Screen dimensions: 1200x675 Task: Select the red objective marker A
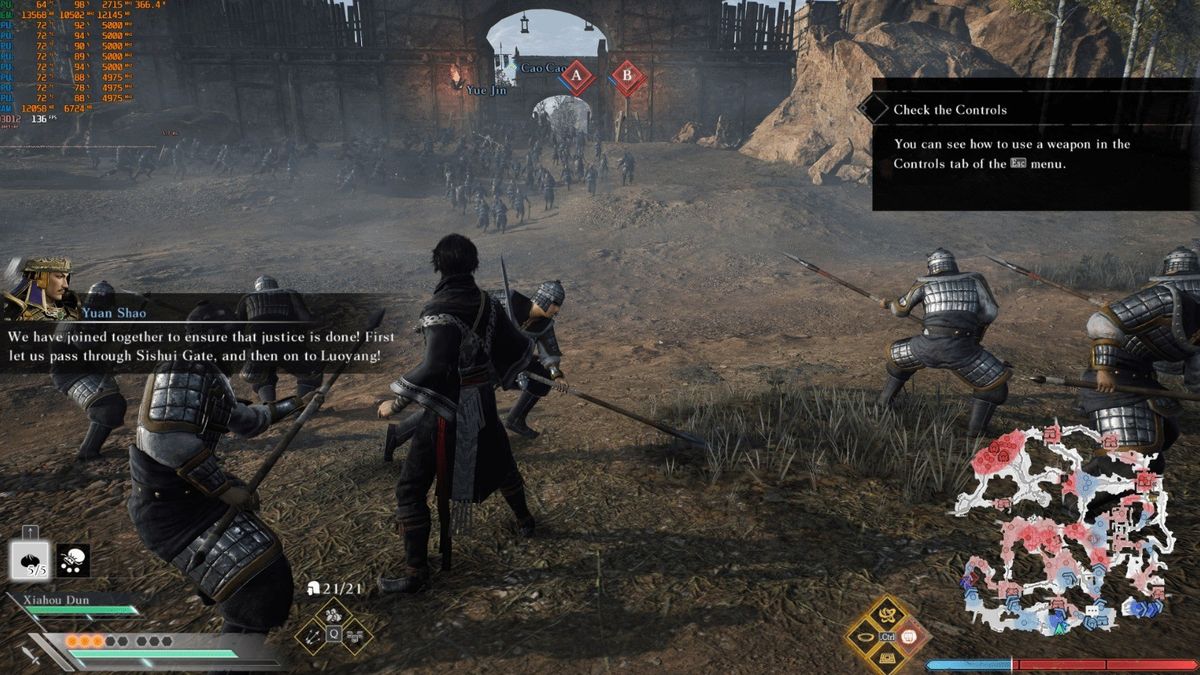(575, 77)
